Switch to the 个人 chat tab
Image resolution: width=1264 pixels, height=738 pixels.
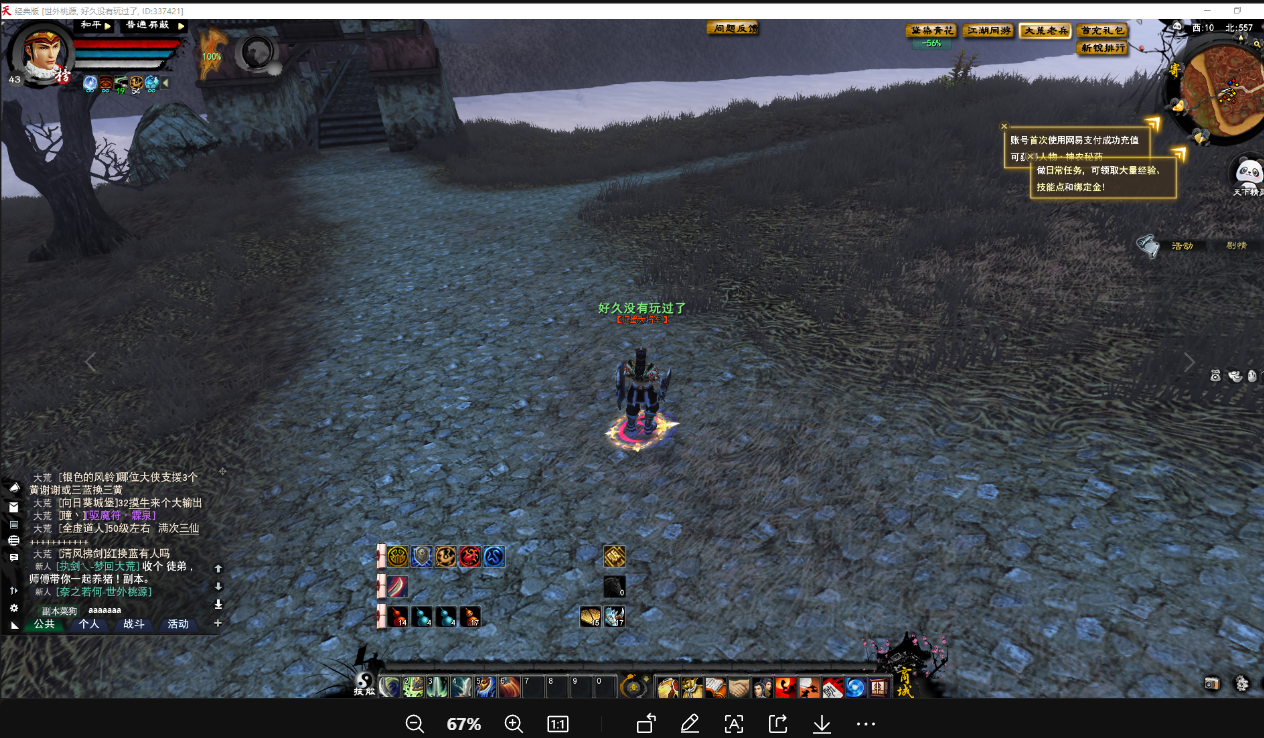pyautogui.click(x=89, y=624)
